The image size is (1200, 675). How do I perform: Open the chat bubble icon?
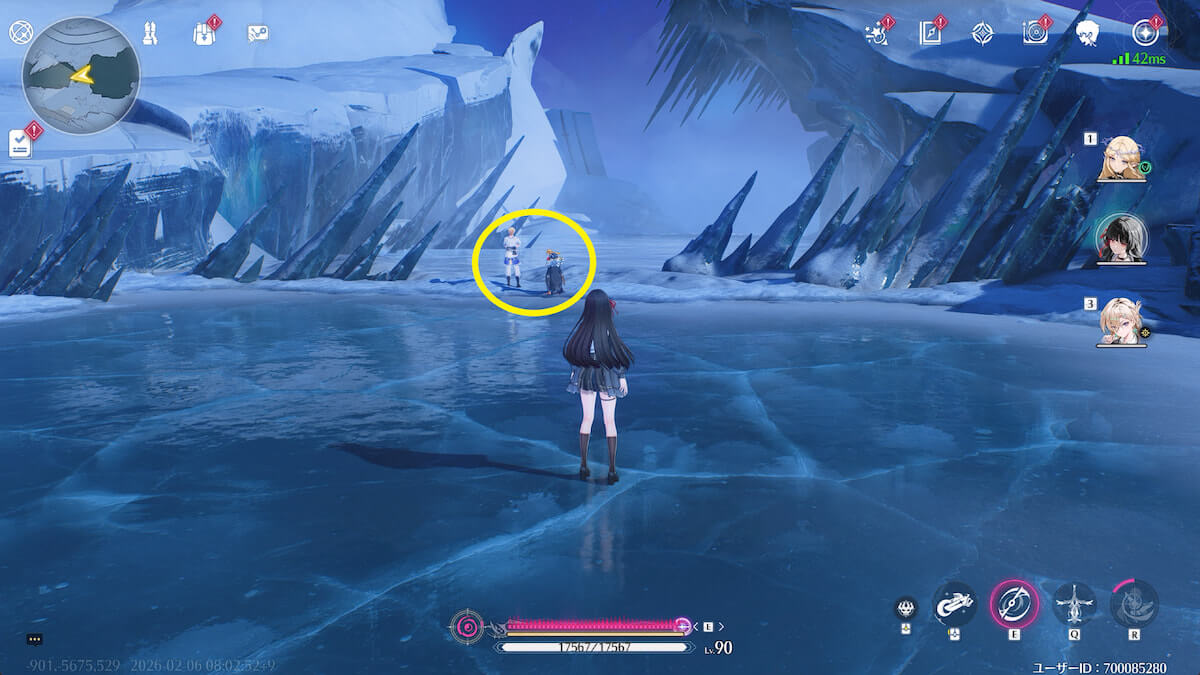tap(35, 638)
